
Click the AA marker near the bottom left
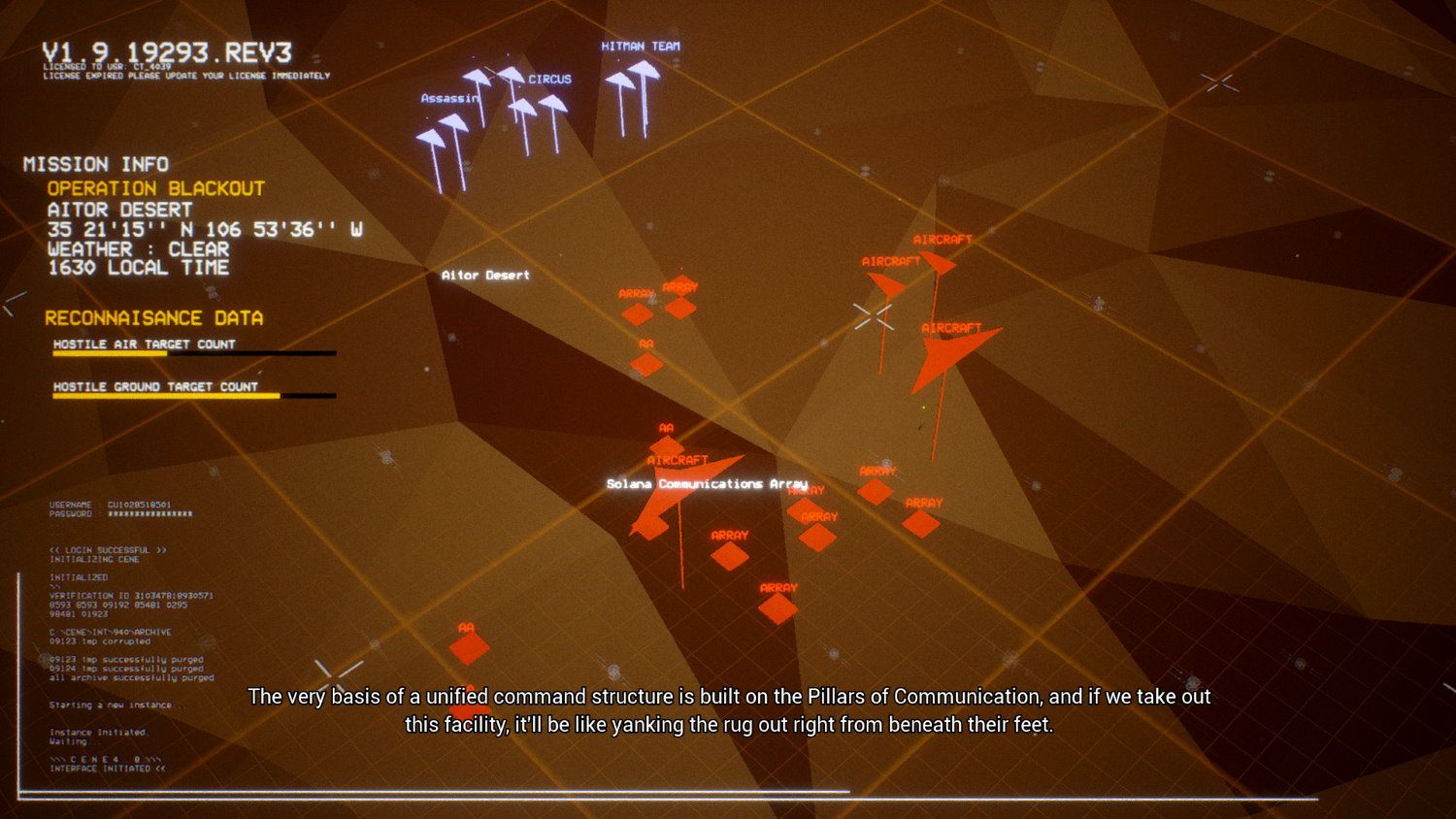(471, 645)
